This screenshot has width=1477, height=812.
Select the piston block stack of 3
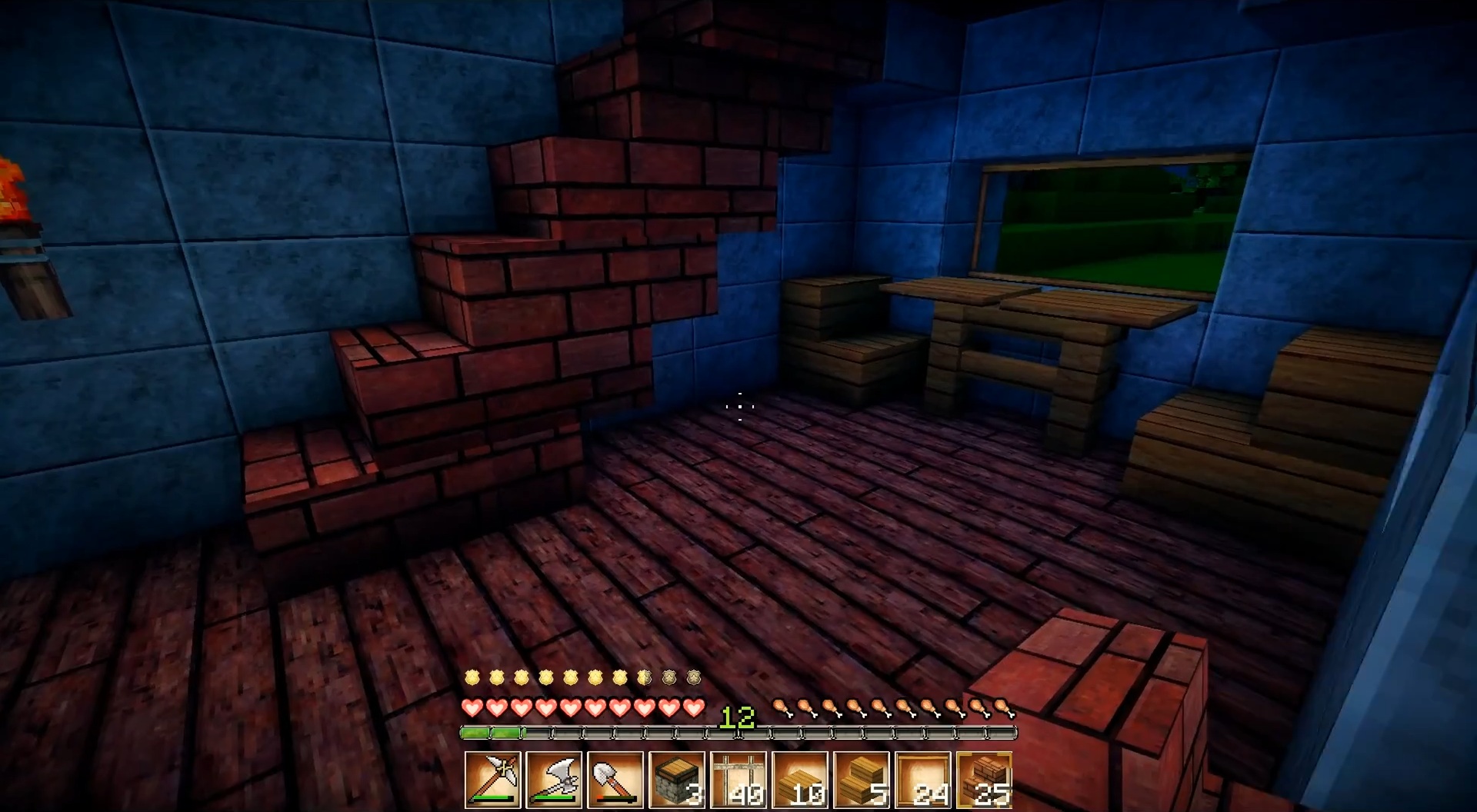tap(677, 780)
